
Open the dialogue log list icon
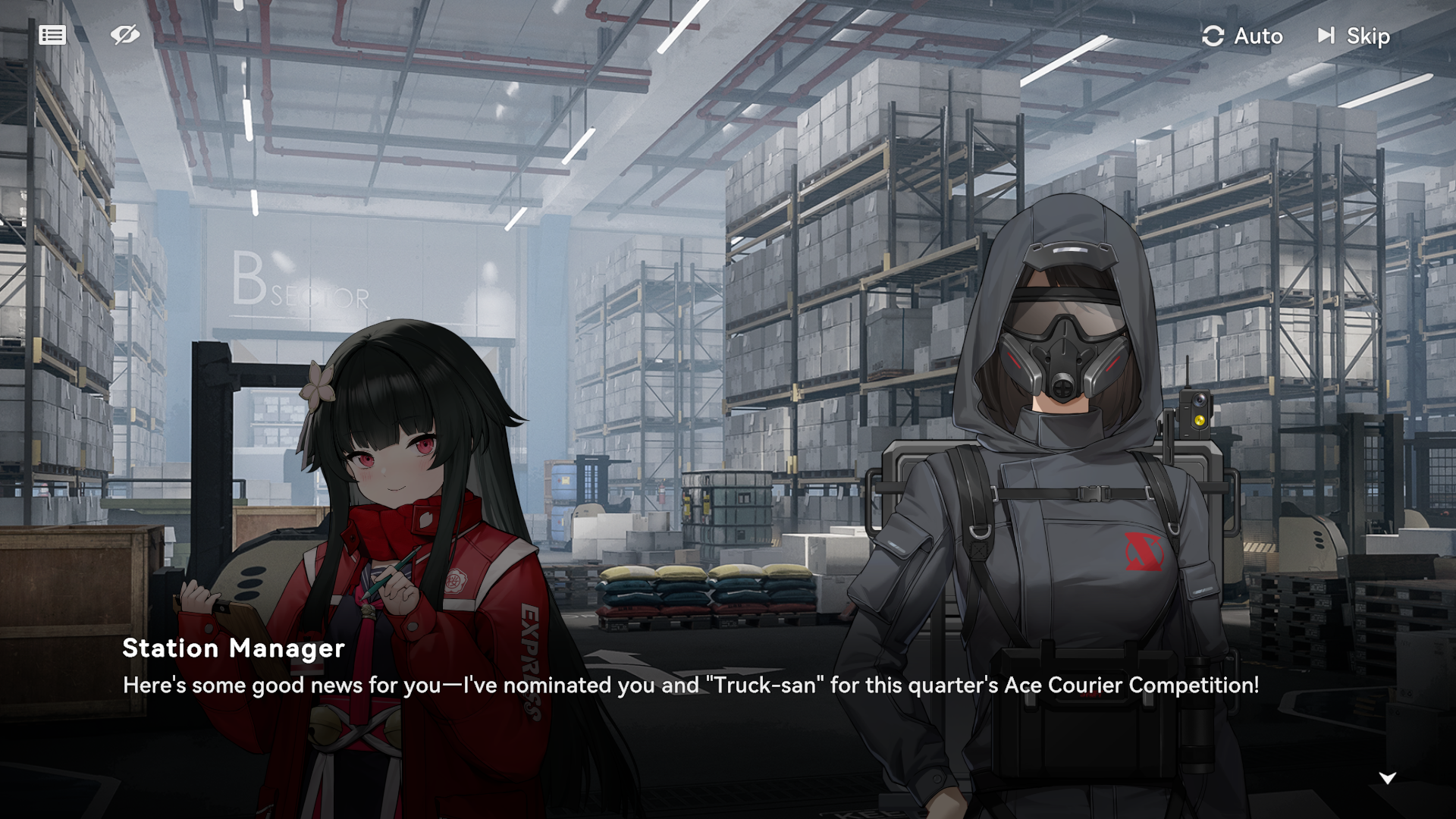coord(52,35)
